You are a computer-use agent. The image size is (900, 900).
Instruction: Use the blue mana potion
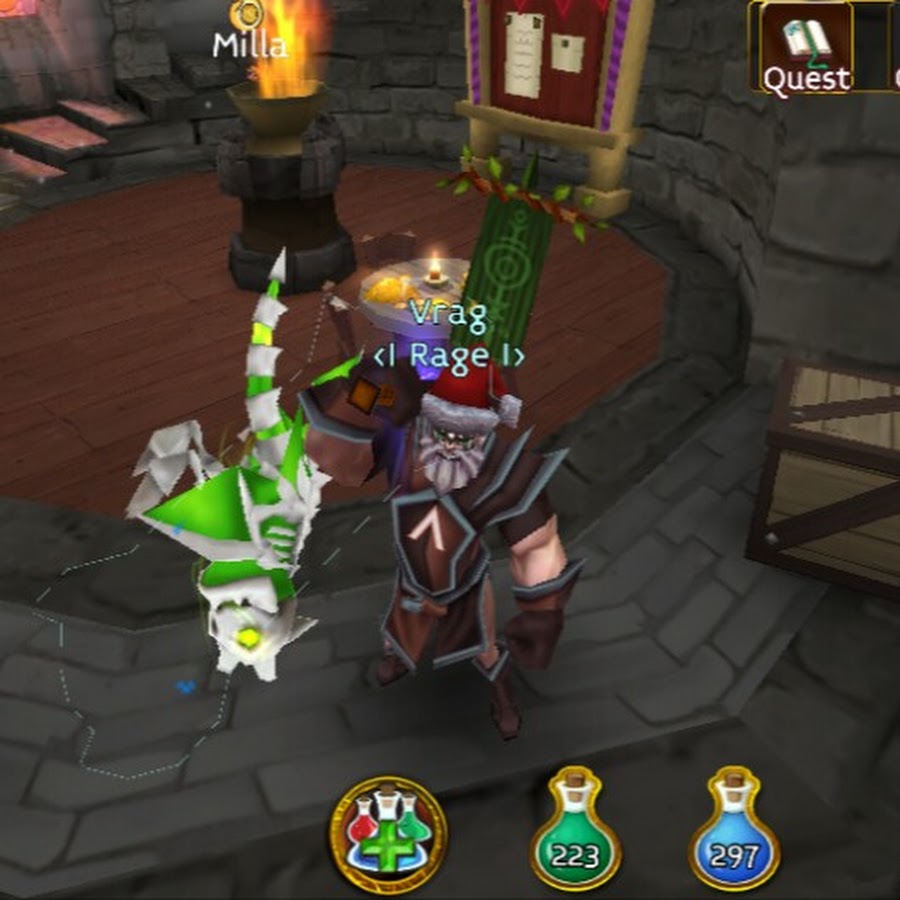[734, 832]
